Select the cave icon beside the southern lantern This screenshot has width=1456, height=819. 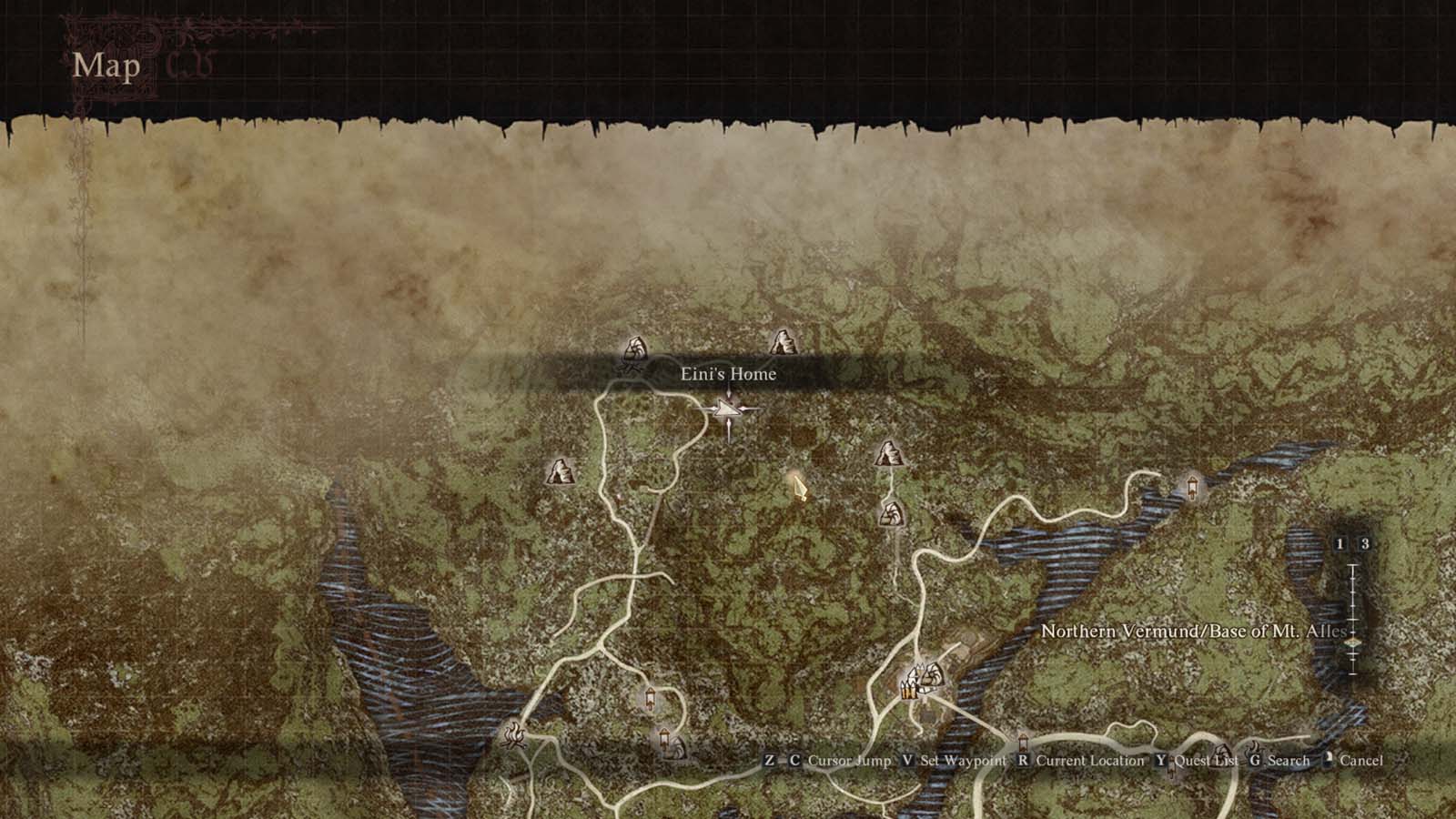click(680, 744)
